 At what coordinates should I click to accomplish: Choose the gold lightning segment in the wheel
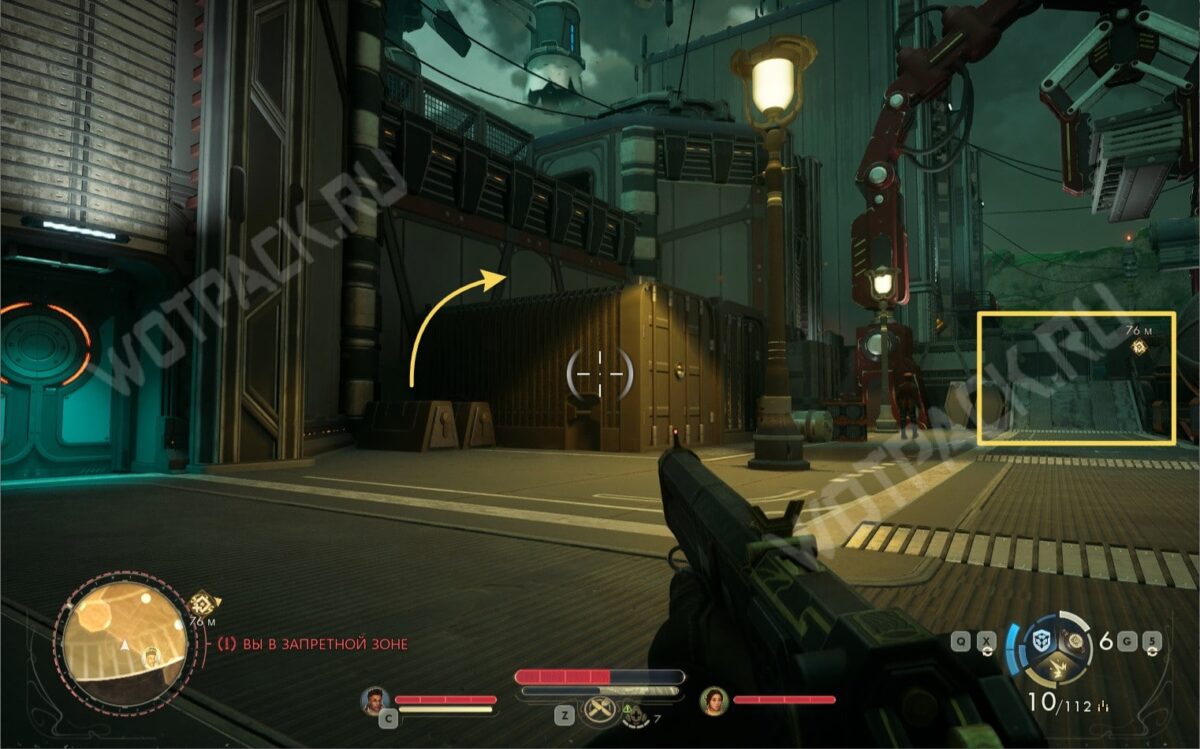(x=1059, y=668)
